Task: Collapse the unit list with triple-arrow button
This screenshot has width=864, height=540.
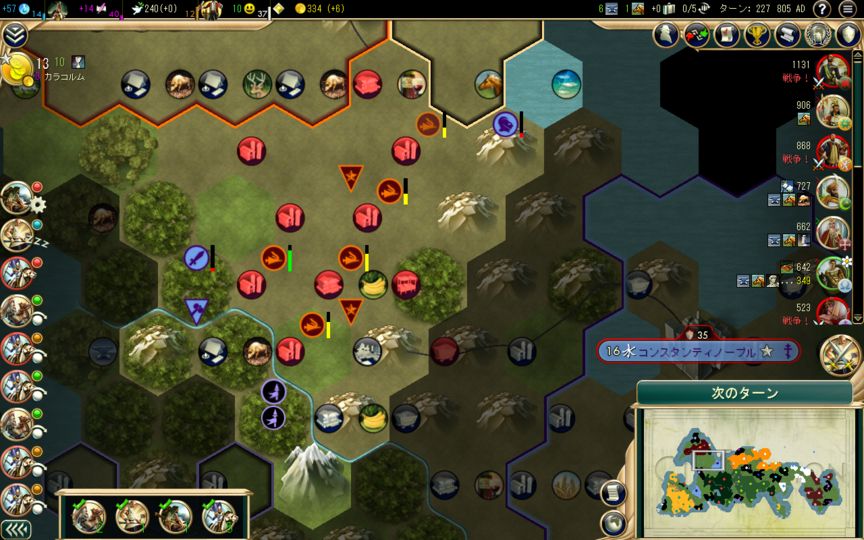Action: tap(14, 529)
